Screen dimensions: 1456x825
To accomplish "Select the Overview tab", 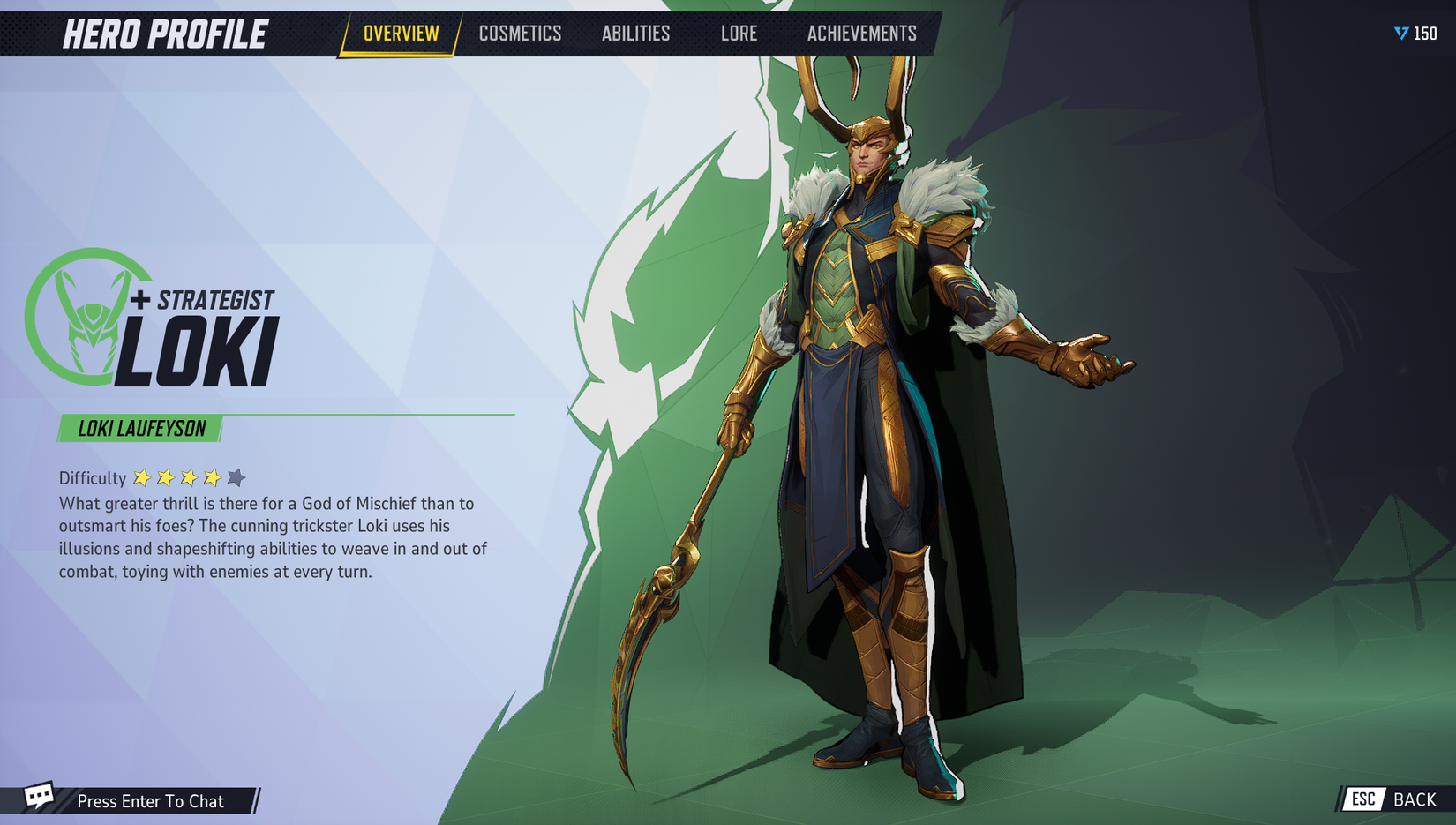I will (400, 34).
